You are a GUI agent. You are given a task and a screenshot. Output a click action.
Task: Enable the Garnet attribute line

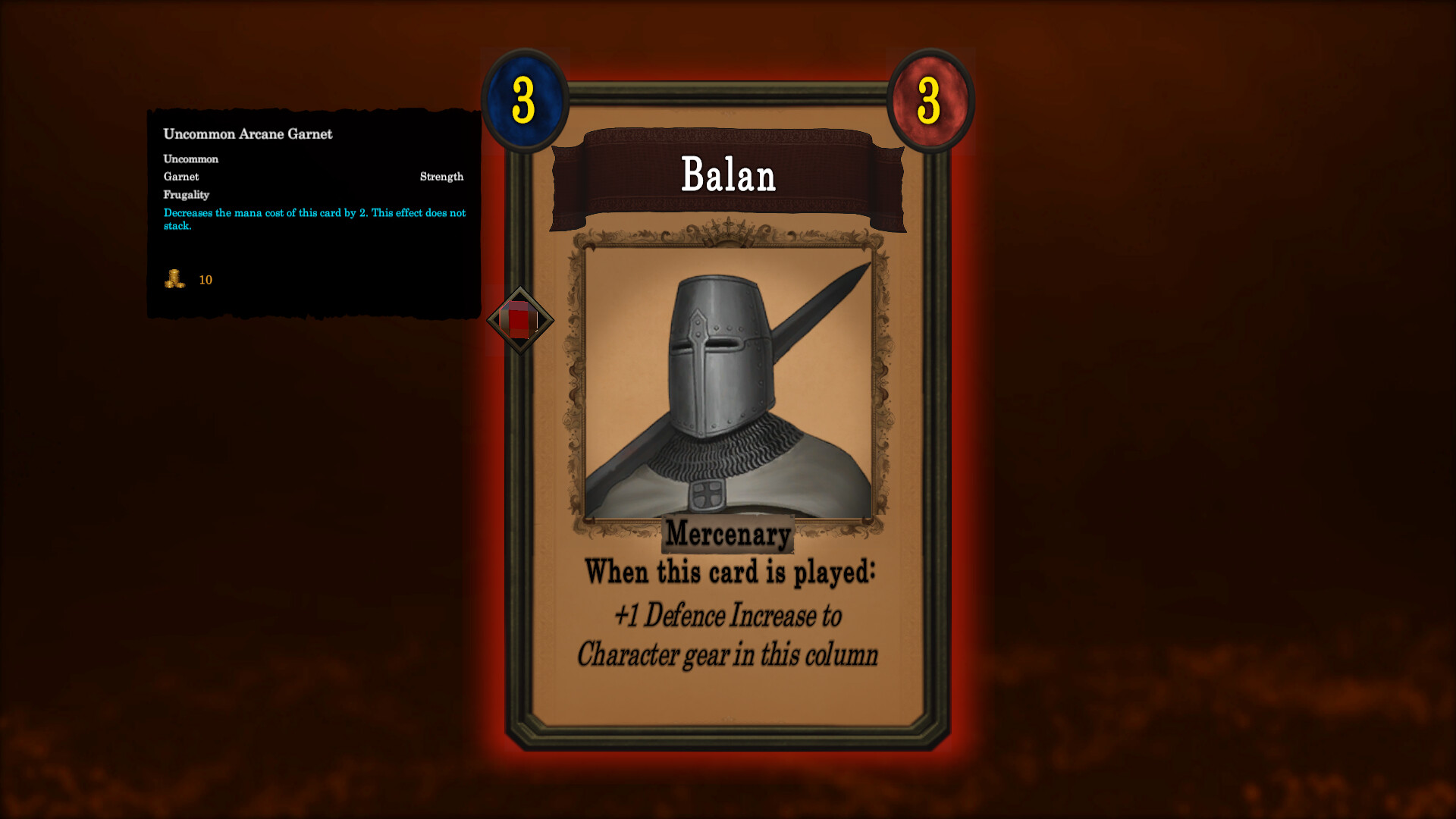tap(181, 176)
